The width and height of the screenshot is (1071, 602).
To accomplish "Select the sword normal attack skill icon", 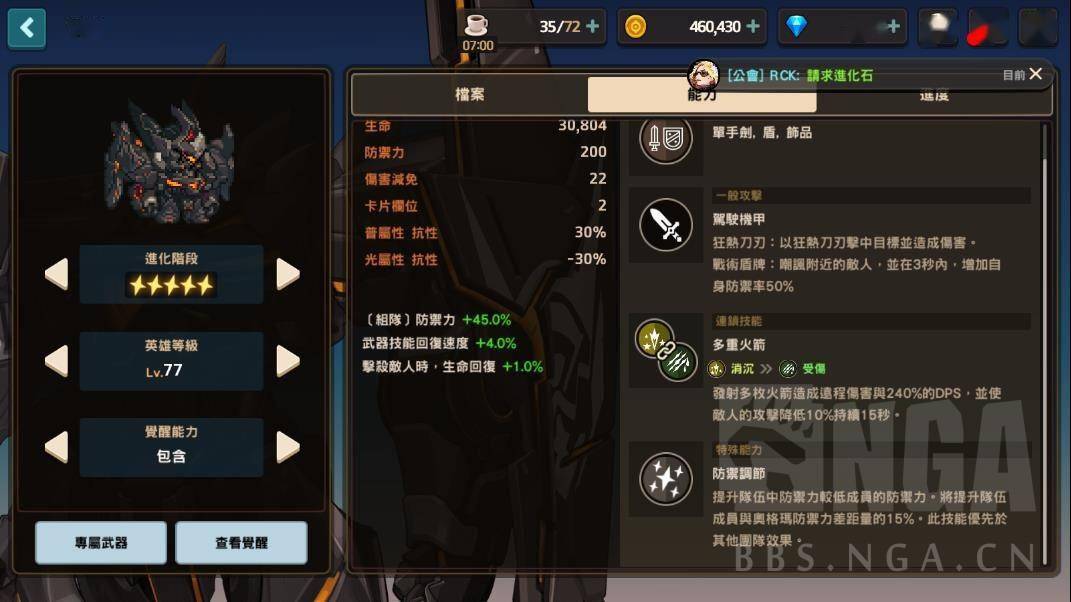I will (x=665, y=225).
